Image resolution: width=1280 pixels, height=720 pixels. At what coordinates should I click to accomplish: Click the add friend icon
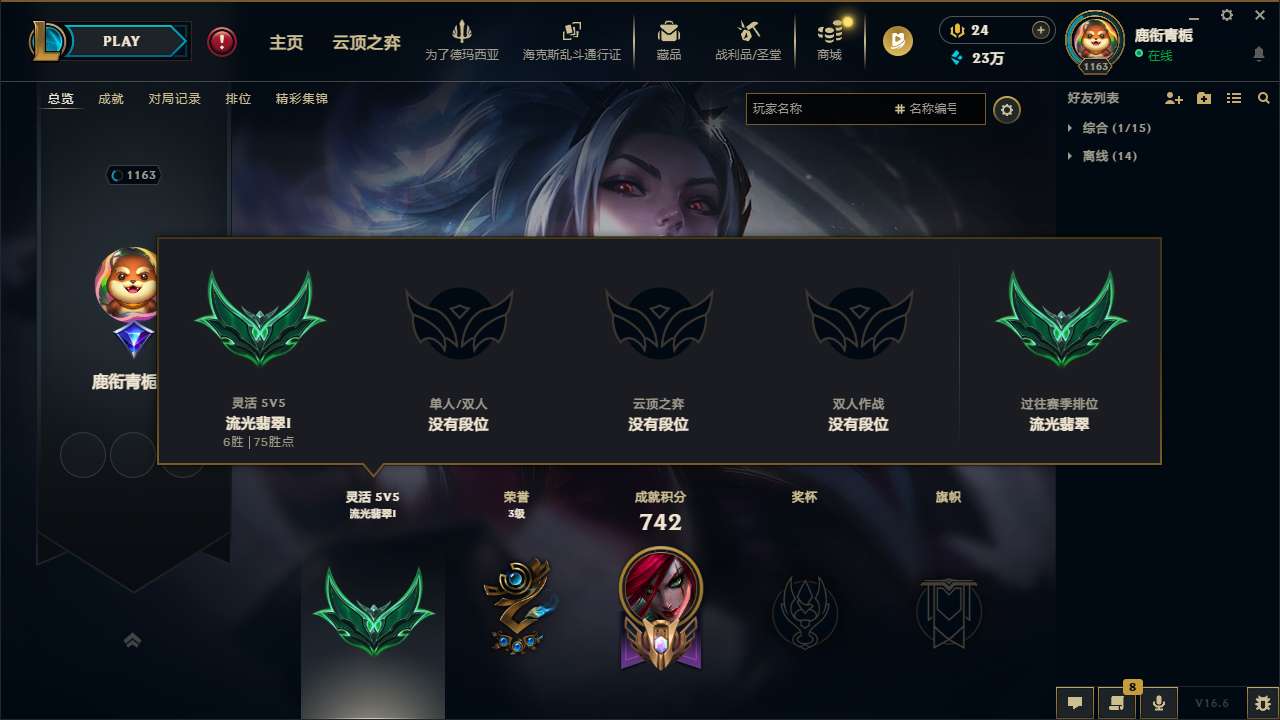pyautogui.click(x=1172, y=98)
